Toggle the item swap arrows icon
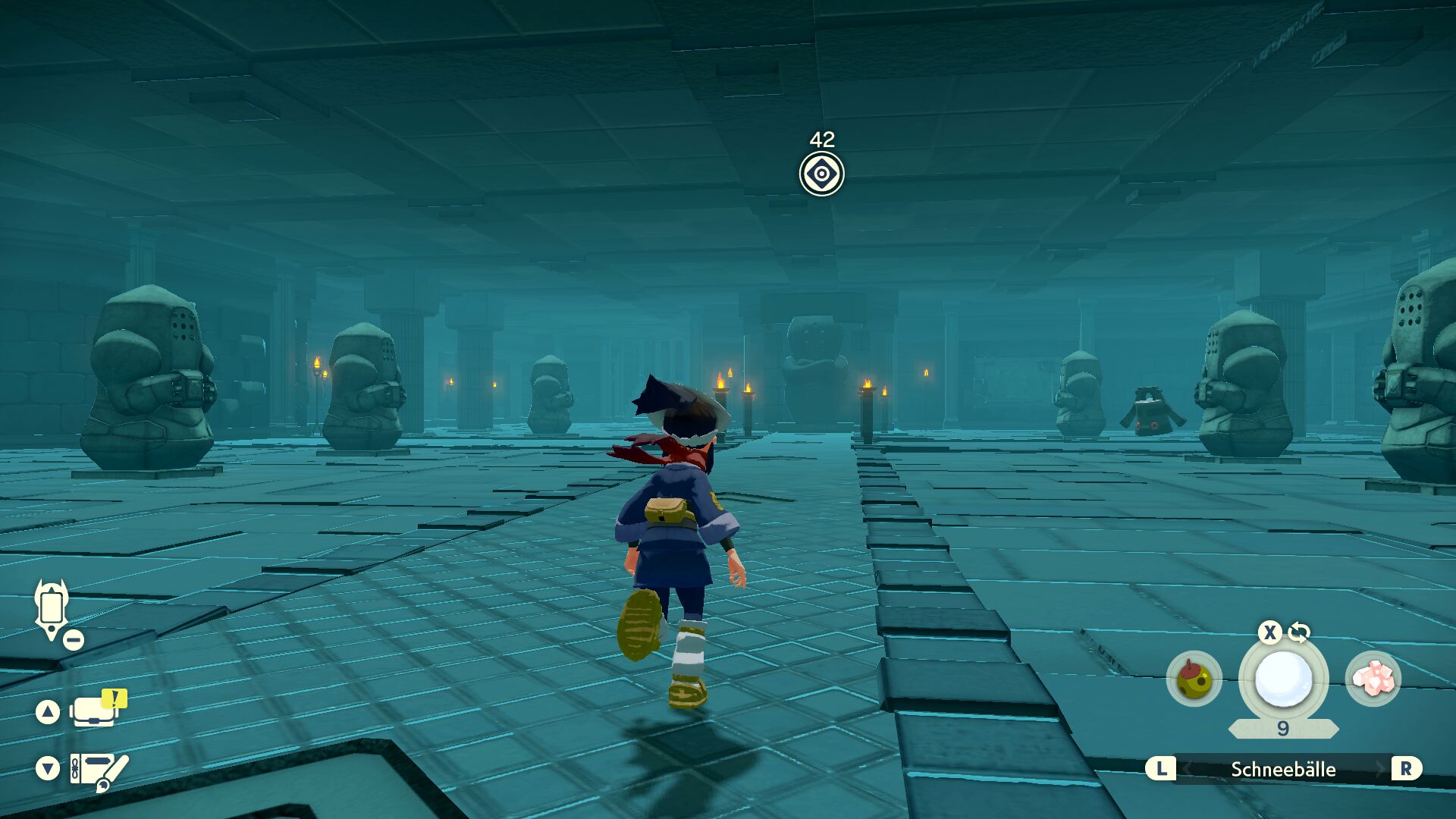This screenshot has height=819, width=1456. coord(1299,632)
